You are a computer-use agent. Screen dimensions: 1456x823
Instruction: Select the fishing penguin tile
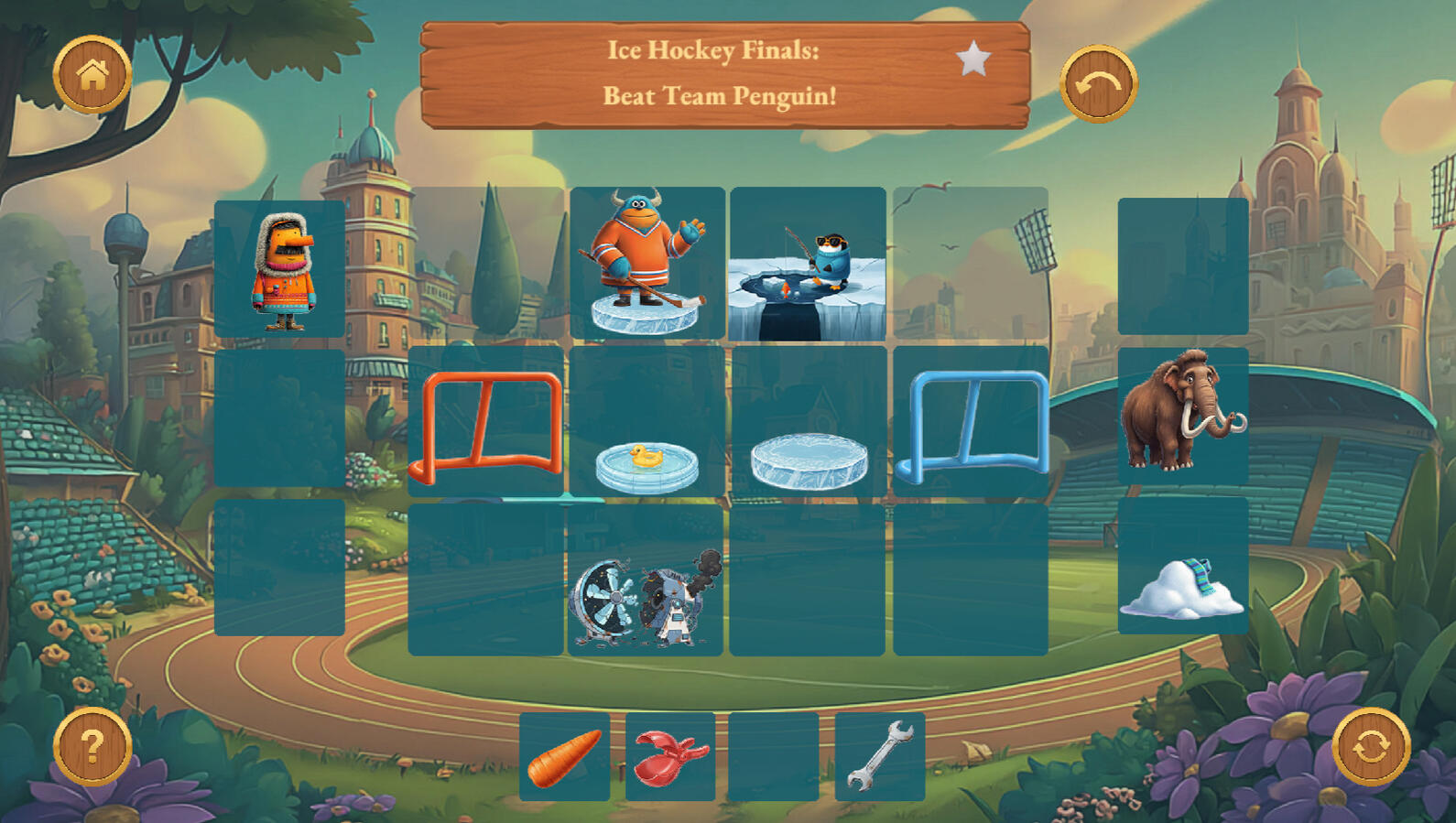tap(808, 264)
